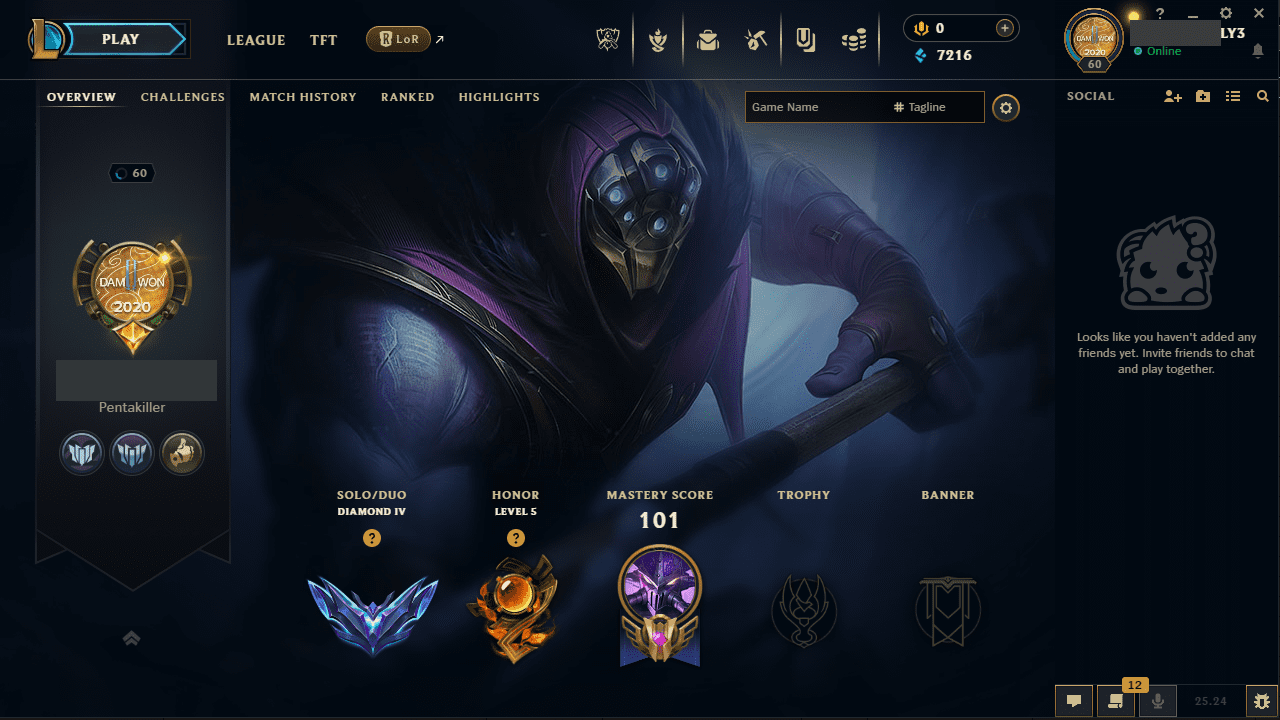The image size is (1280, 720).
Task: Open the Store coins icon
Action: 854,38
